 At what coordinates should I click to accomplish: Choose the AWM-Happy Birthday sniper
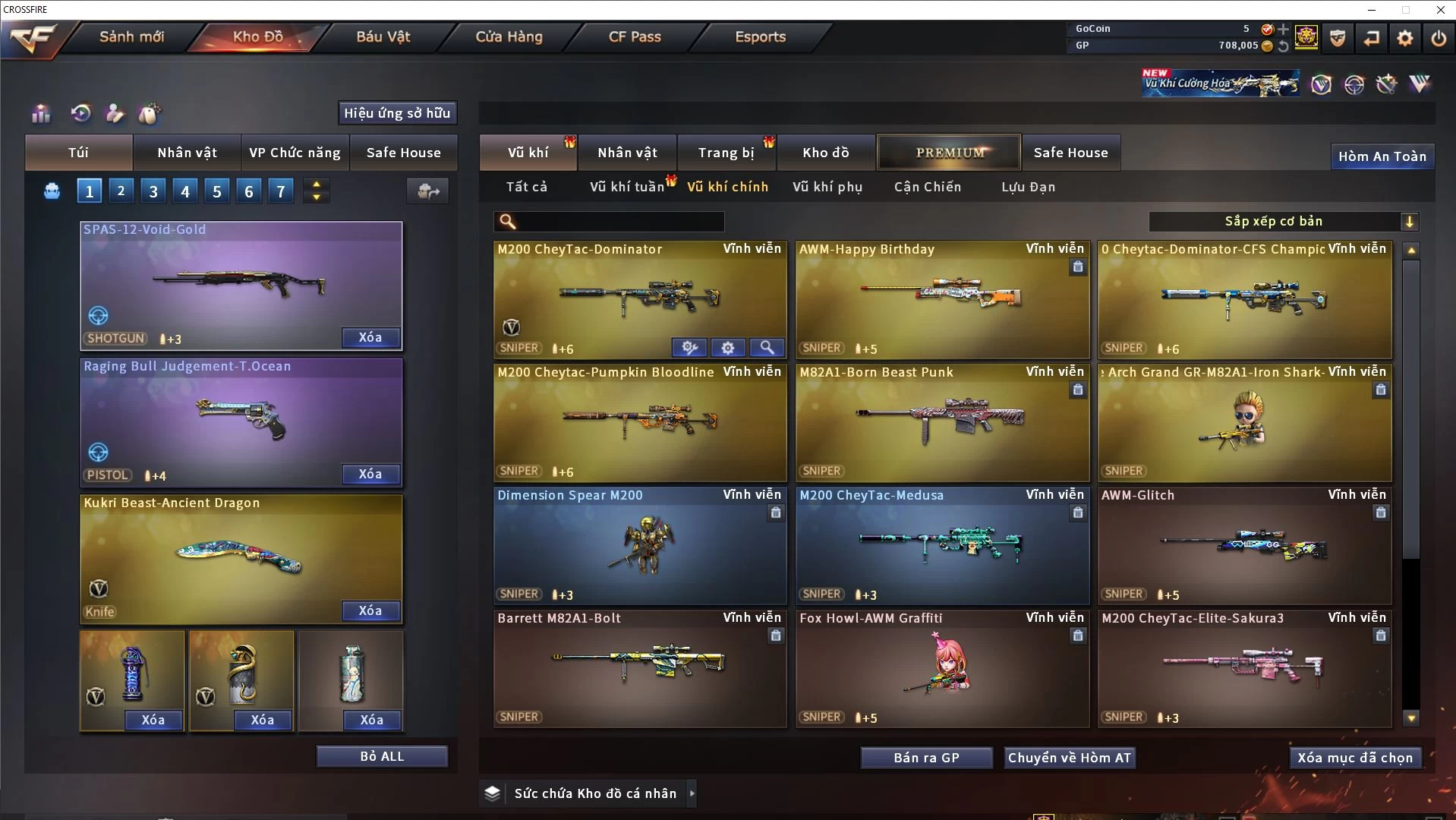click(x=941, y=300)
